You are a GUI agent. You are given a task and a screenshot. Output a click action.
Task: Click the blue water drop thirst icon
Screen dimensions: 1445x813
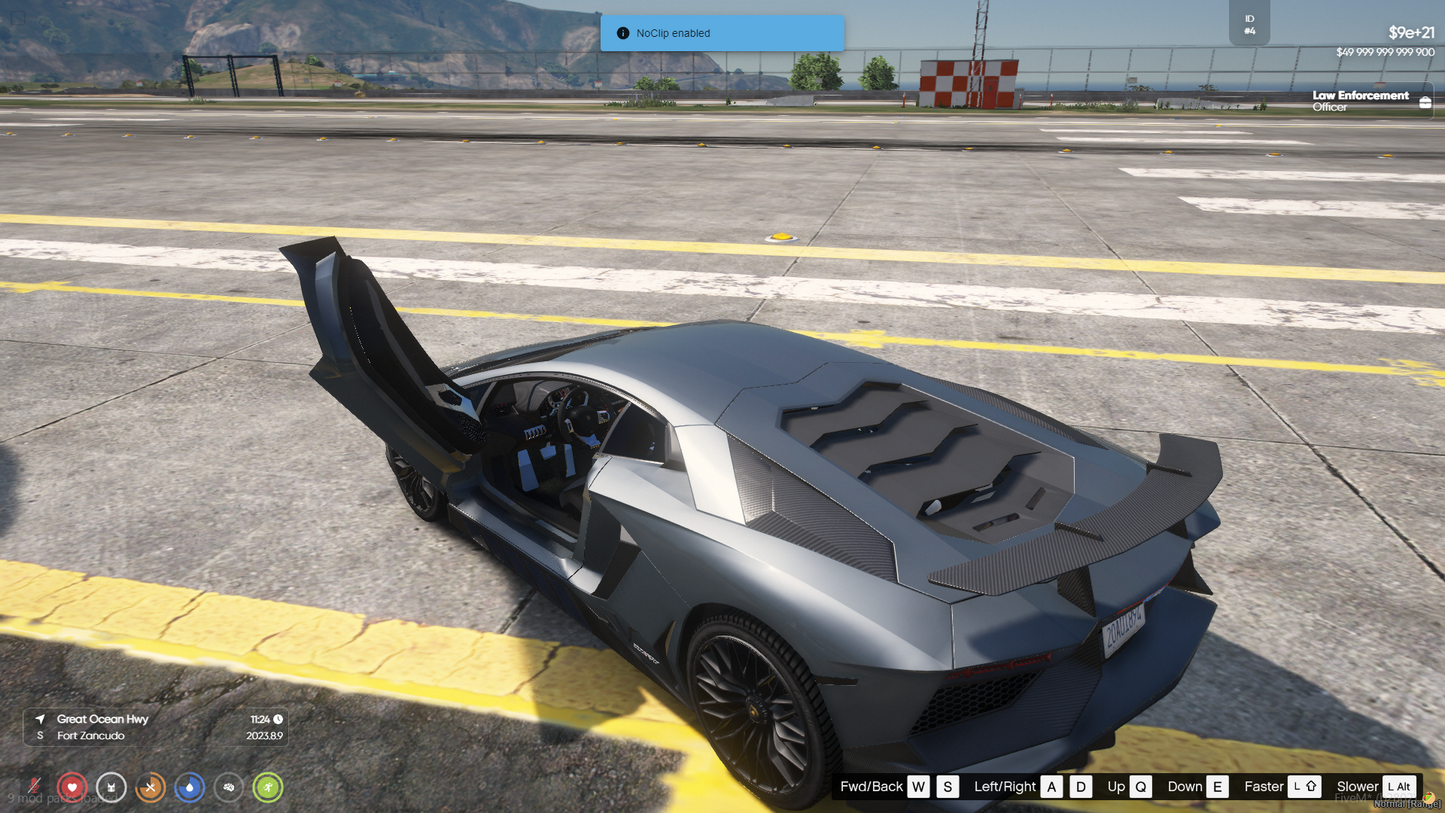pyautogui.click(x=189, y=788)
